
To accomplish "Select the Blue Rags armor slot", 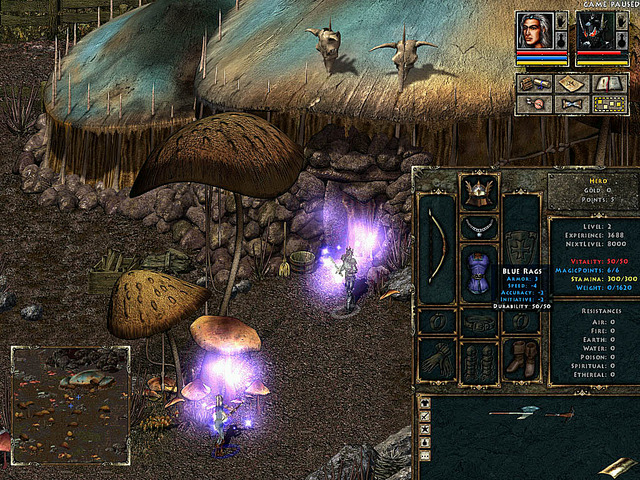I will pyautogui.click(x=478, y=273).
